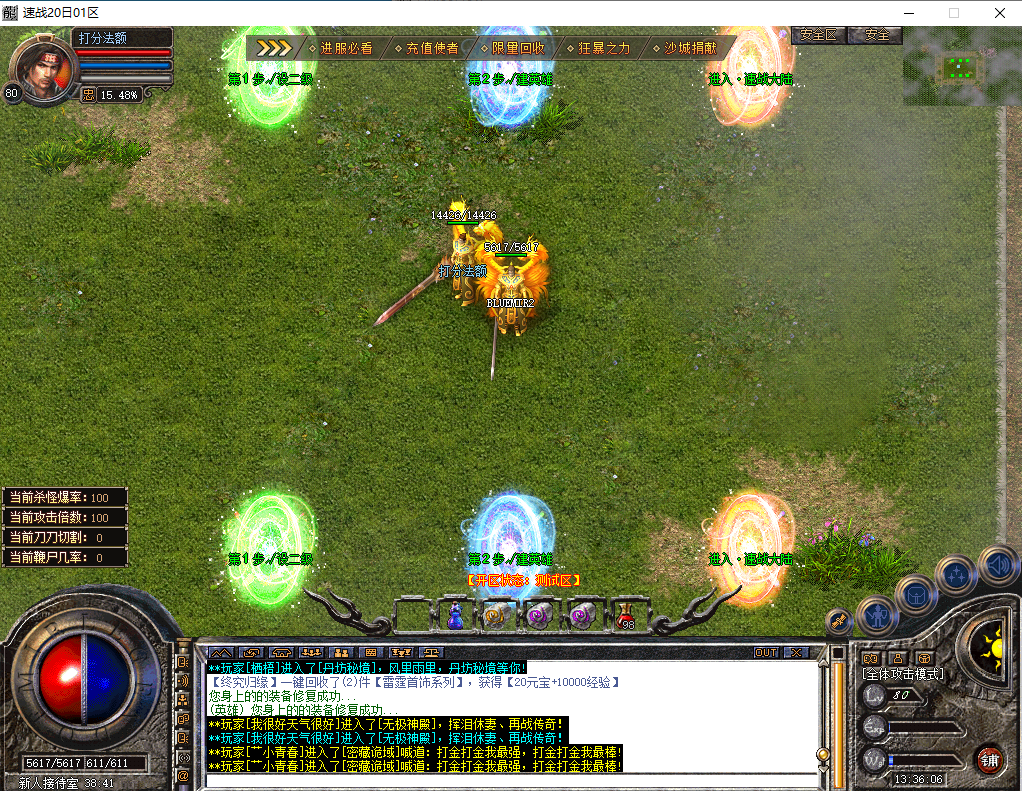Close the chat panel with X button

pos(796,652)
